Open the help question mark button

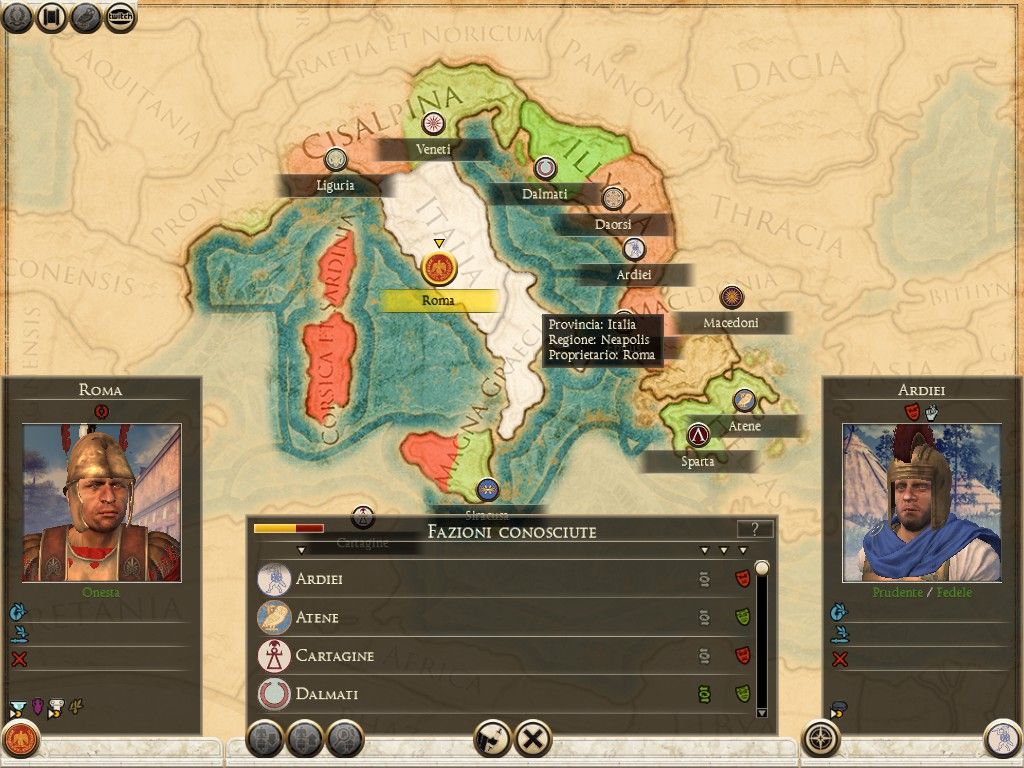(755, 530)
